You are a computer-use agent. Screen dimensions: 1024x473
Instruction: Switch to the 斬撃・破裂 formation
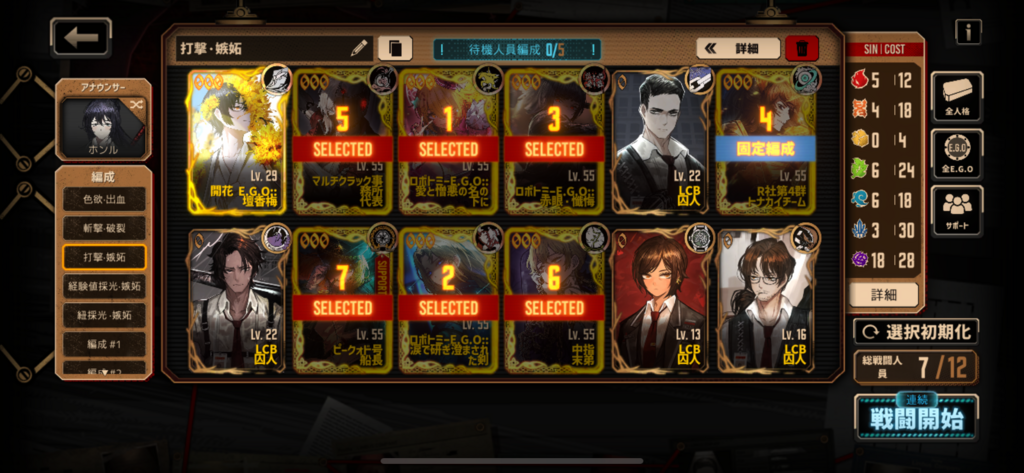(104, 228)
